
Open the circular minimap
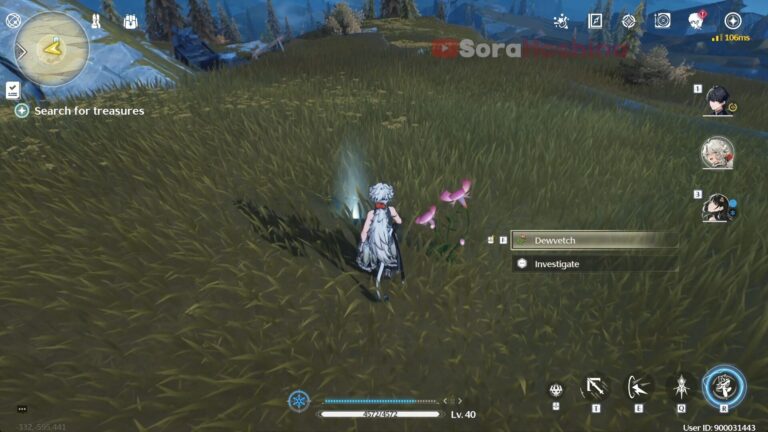tap(52, 47)
